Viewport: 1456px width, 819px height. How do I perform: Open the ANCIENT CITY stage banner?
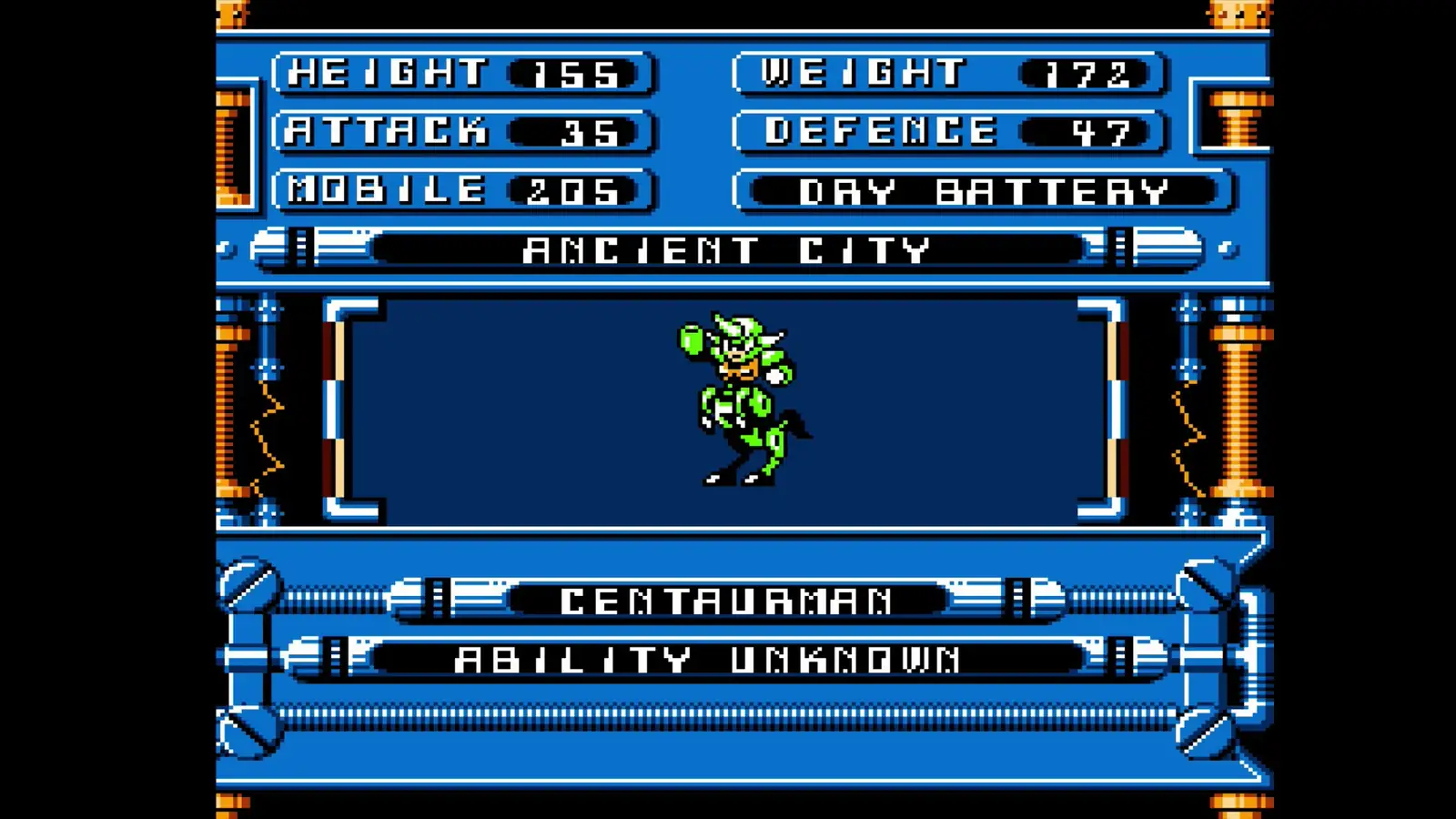point(728,248)
